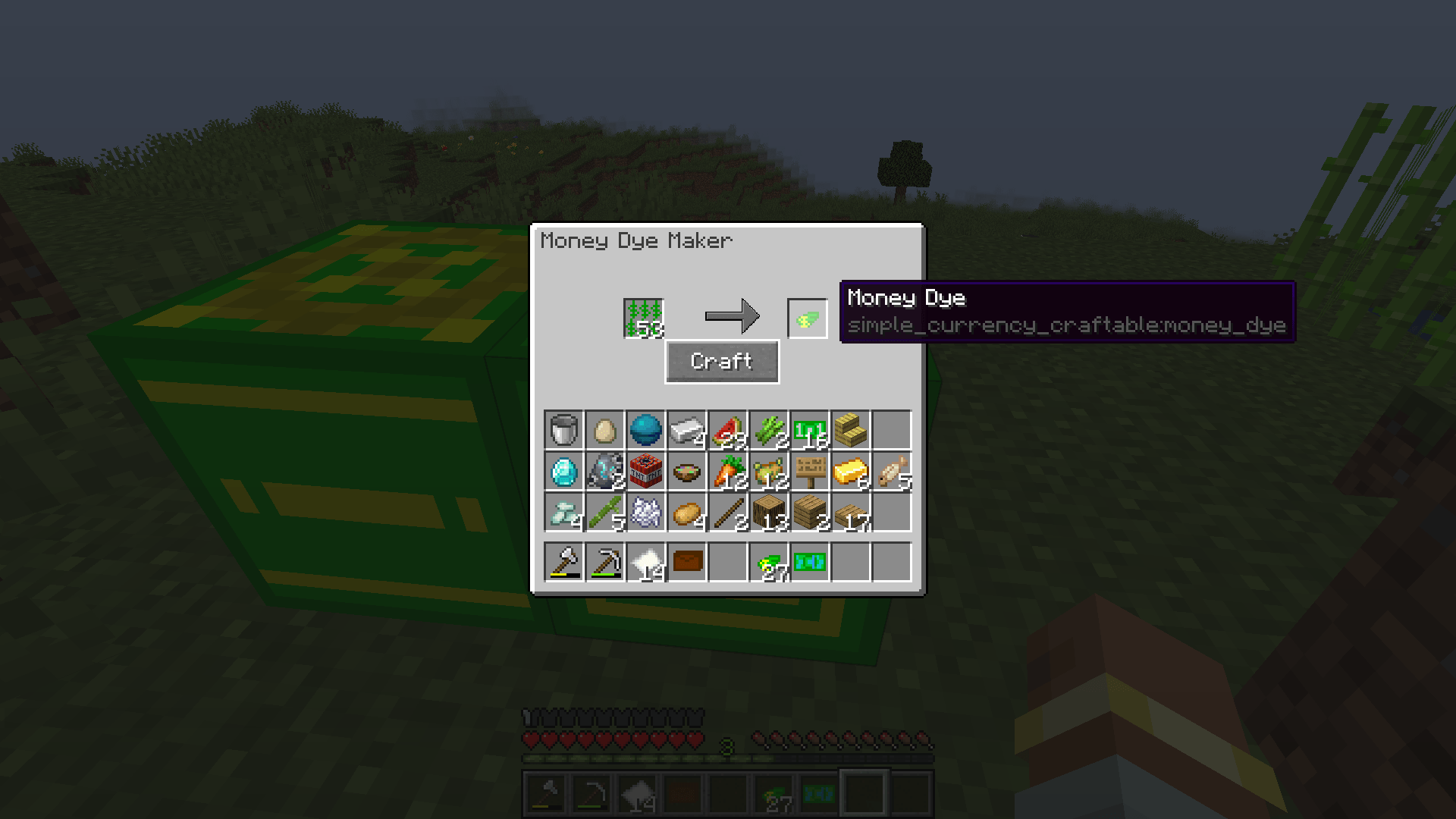Select the sugar stack in the hotbar
The width and height of the screenshot is (1456, 819).
click(x=646, y=563)
